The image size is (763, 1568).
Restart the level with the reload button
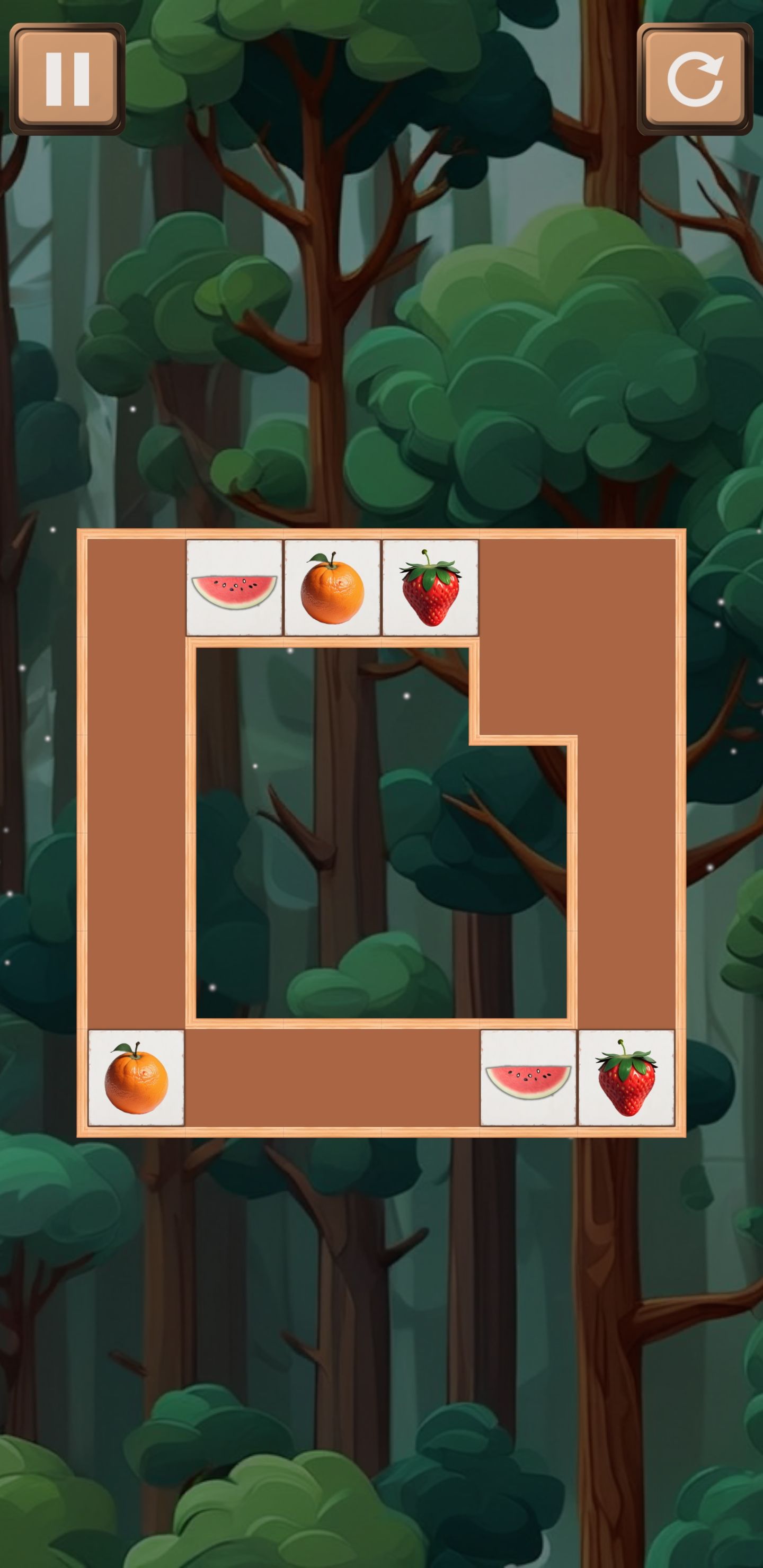pyautogui.click(x=695, y=79)
